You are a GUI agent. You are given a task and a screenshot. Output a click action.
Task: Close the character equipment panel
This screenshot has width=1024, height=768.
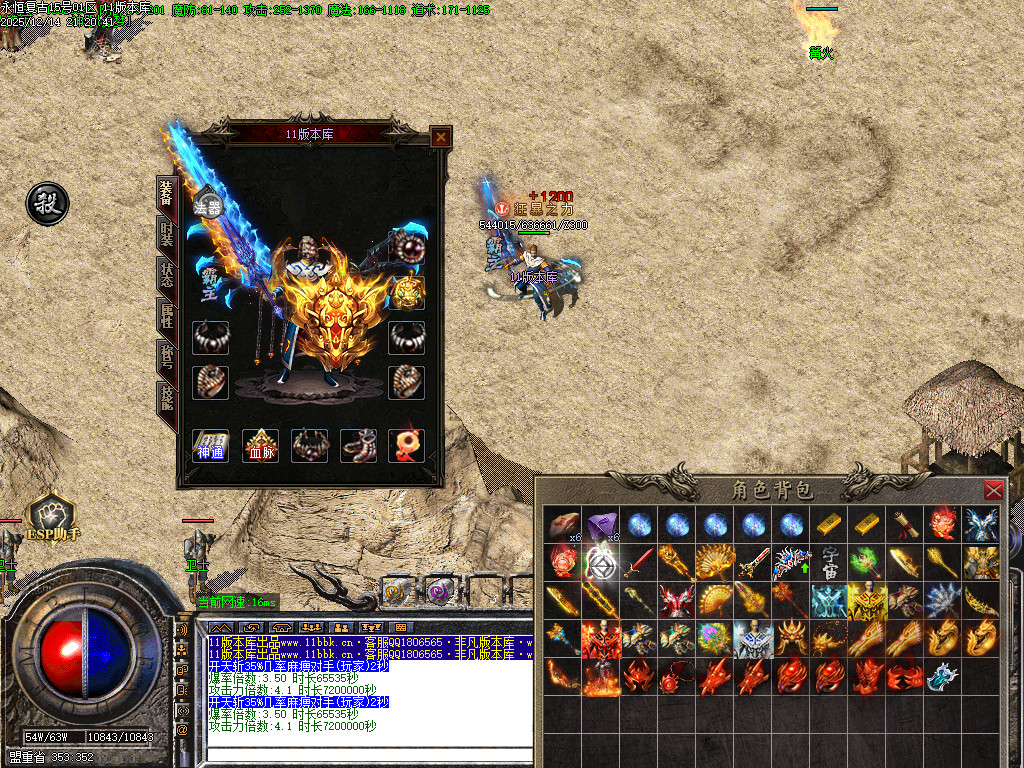pyautogui.click(x=440, y=137)
